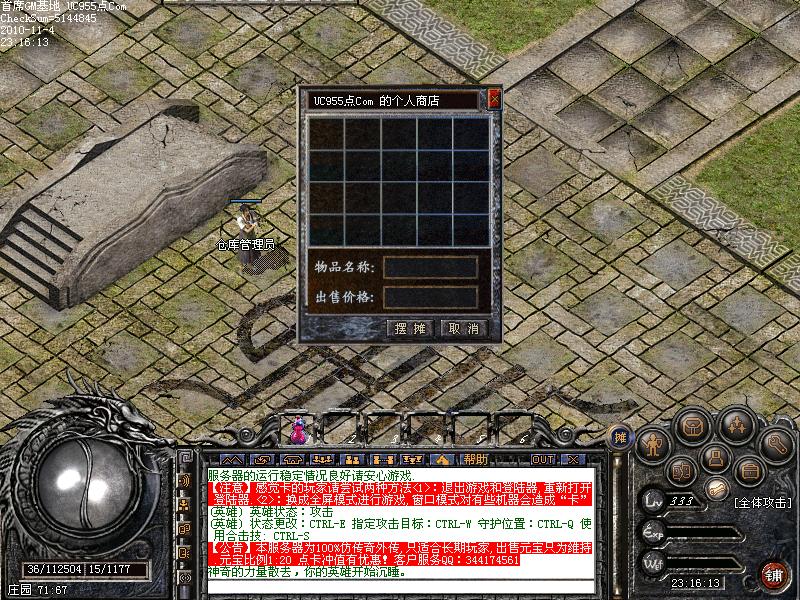Image resolution: width=800 pixels, height=600 pixels.
Task: Click the round 摊 stall button
Action: click(x=619, y=436)
